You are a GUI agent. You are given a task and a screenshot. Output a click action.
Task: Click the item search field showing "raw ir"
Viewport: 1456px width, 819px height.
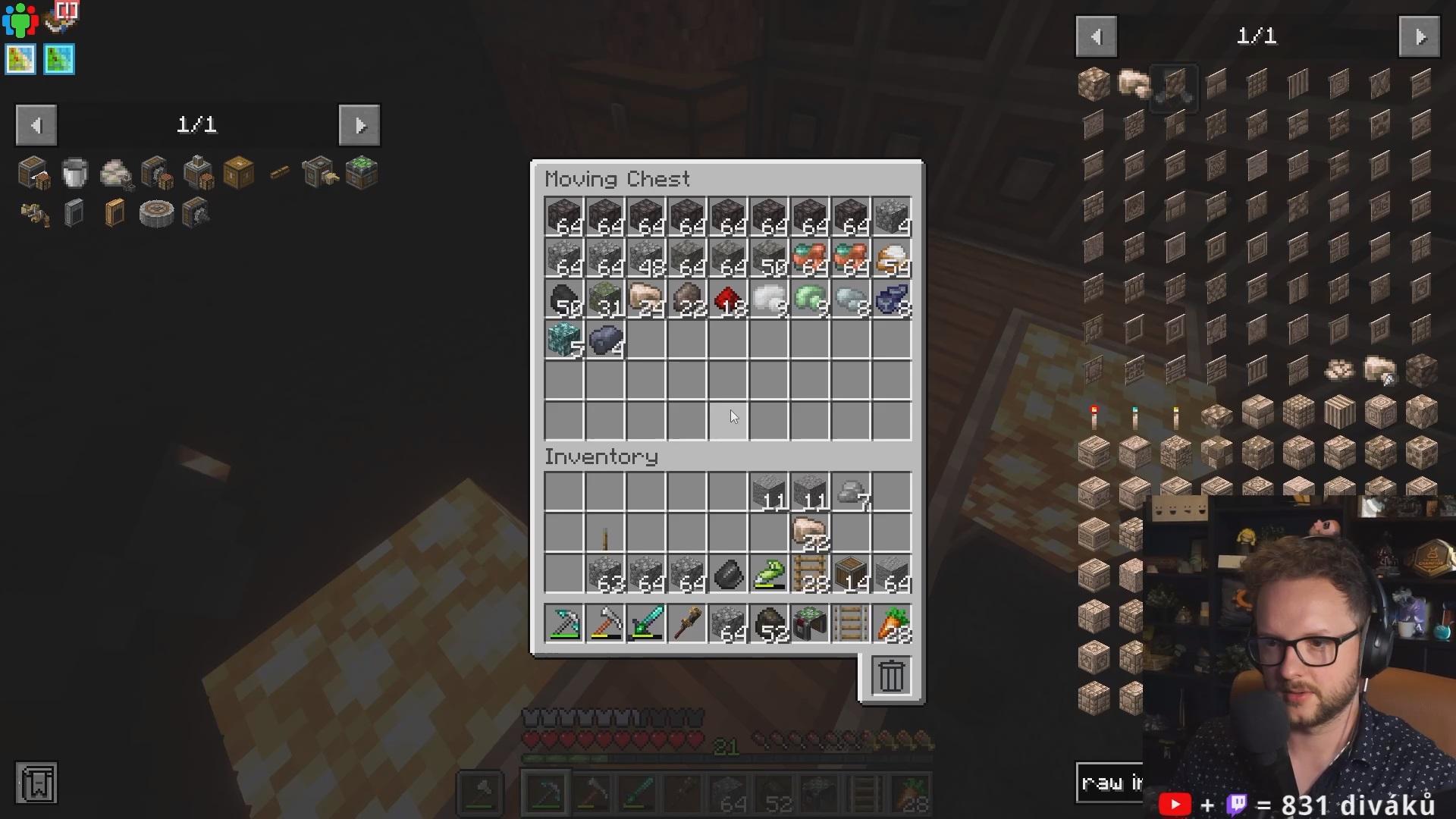[1110, 783]
